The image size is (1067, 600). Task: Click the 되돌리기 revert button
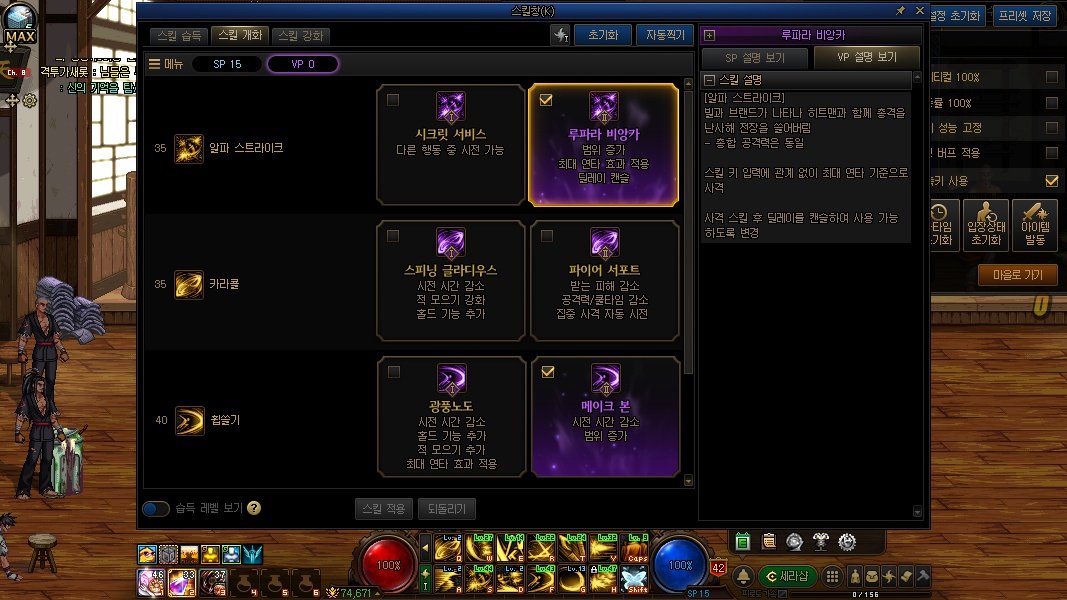447,509
